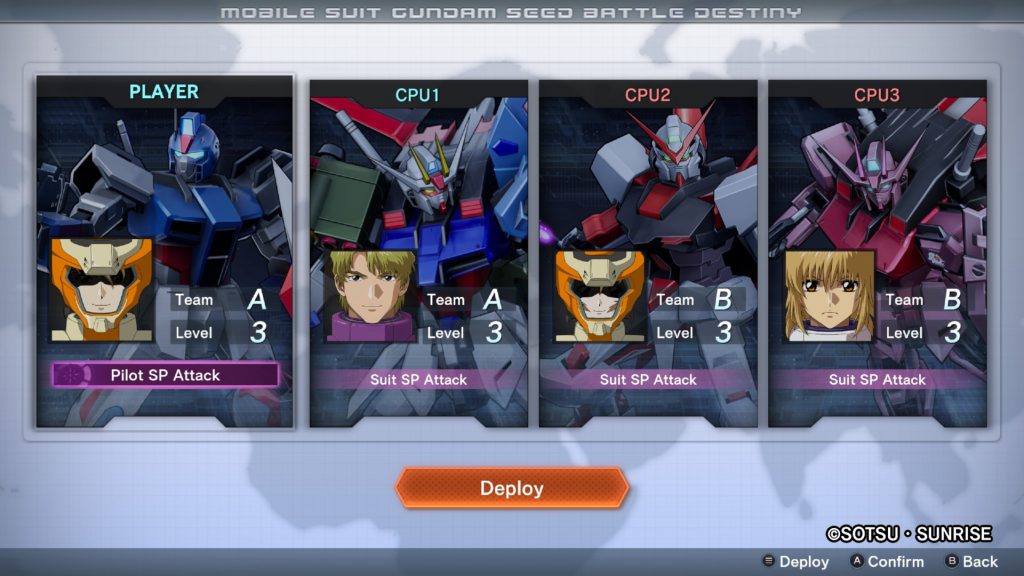Select the PLAYER card header
This screenshot has height=576, width=1024.
164,92
